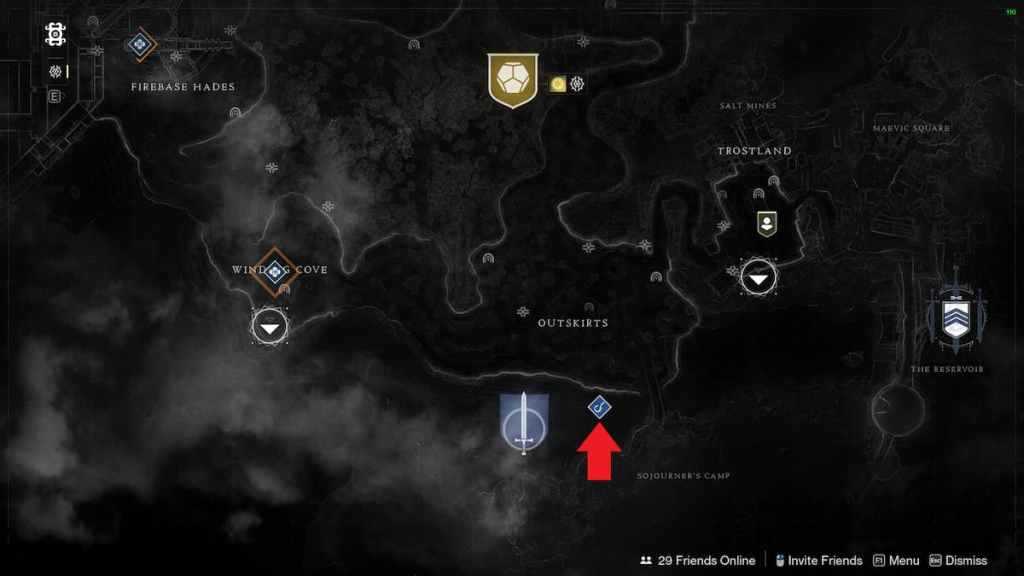Open the blue sword-and-shield mission marker
This screenshot has height=576, width=1024.
[x=524, y=423]
